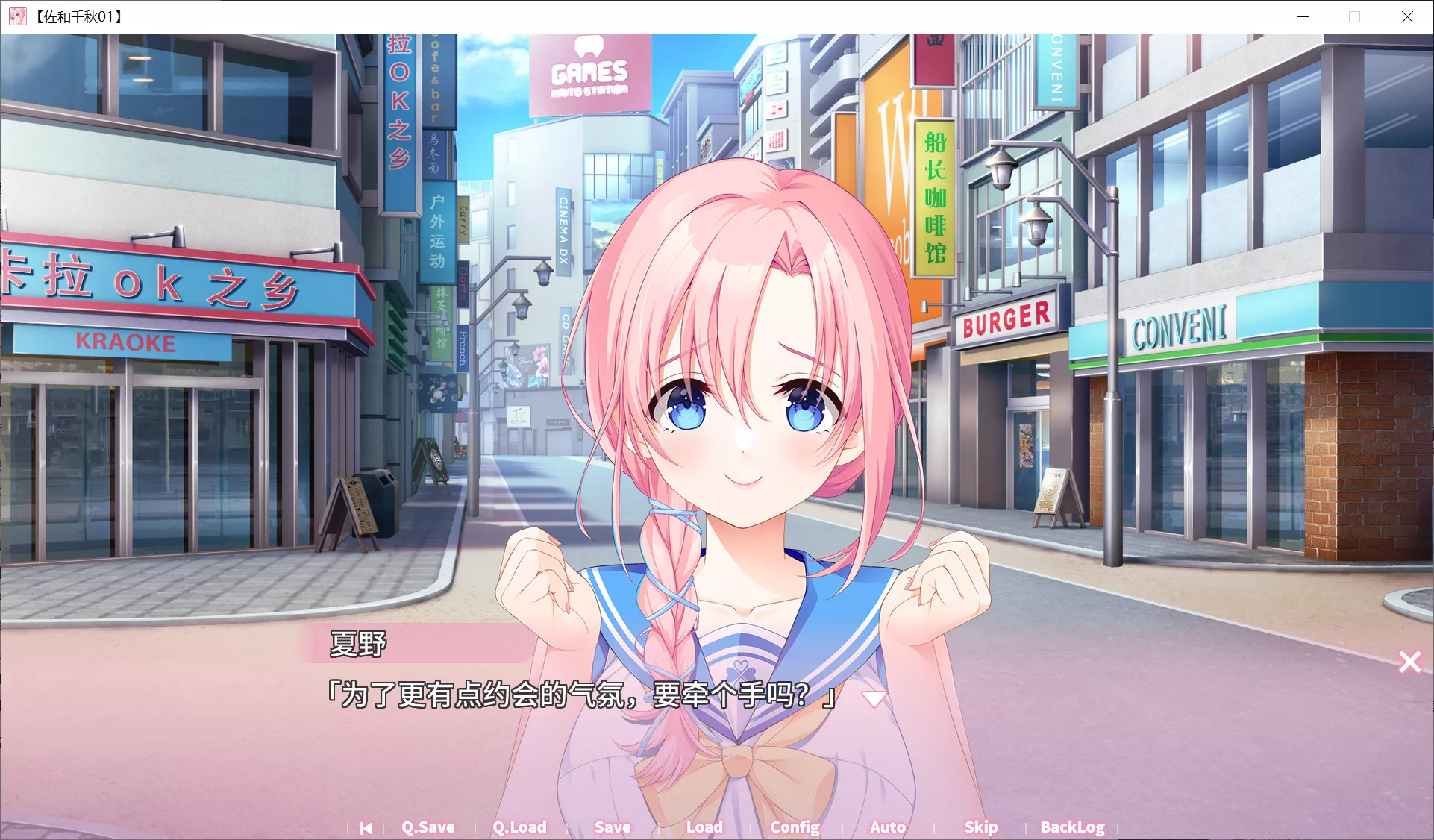Click the glowing pink X to hide dialogue box
This screenshot has width=1434, height=840.
click(1409, 662)
